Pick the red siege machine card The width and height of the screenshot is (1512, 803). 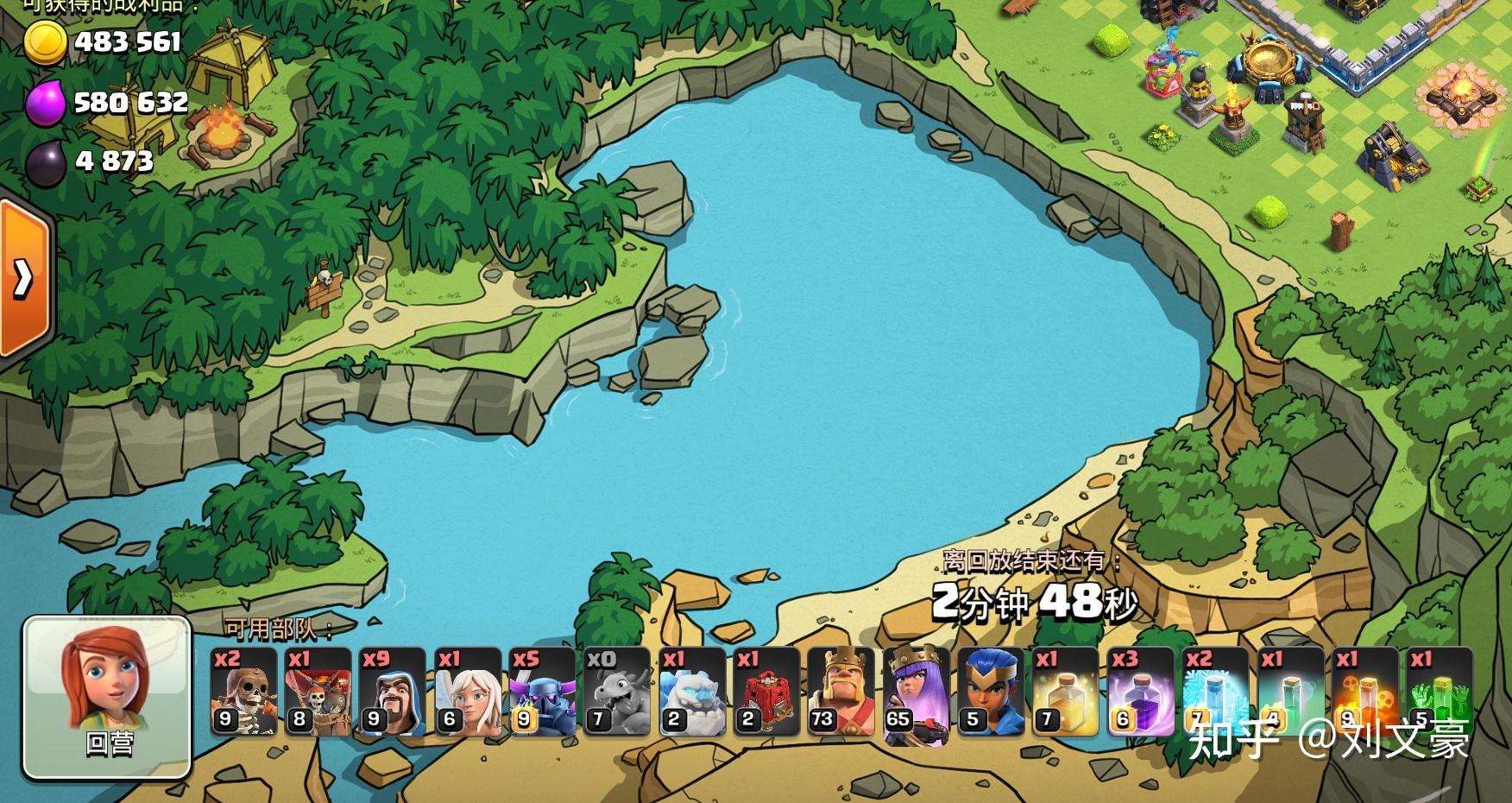766,692
